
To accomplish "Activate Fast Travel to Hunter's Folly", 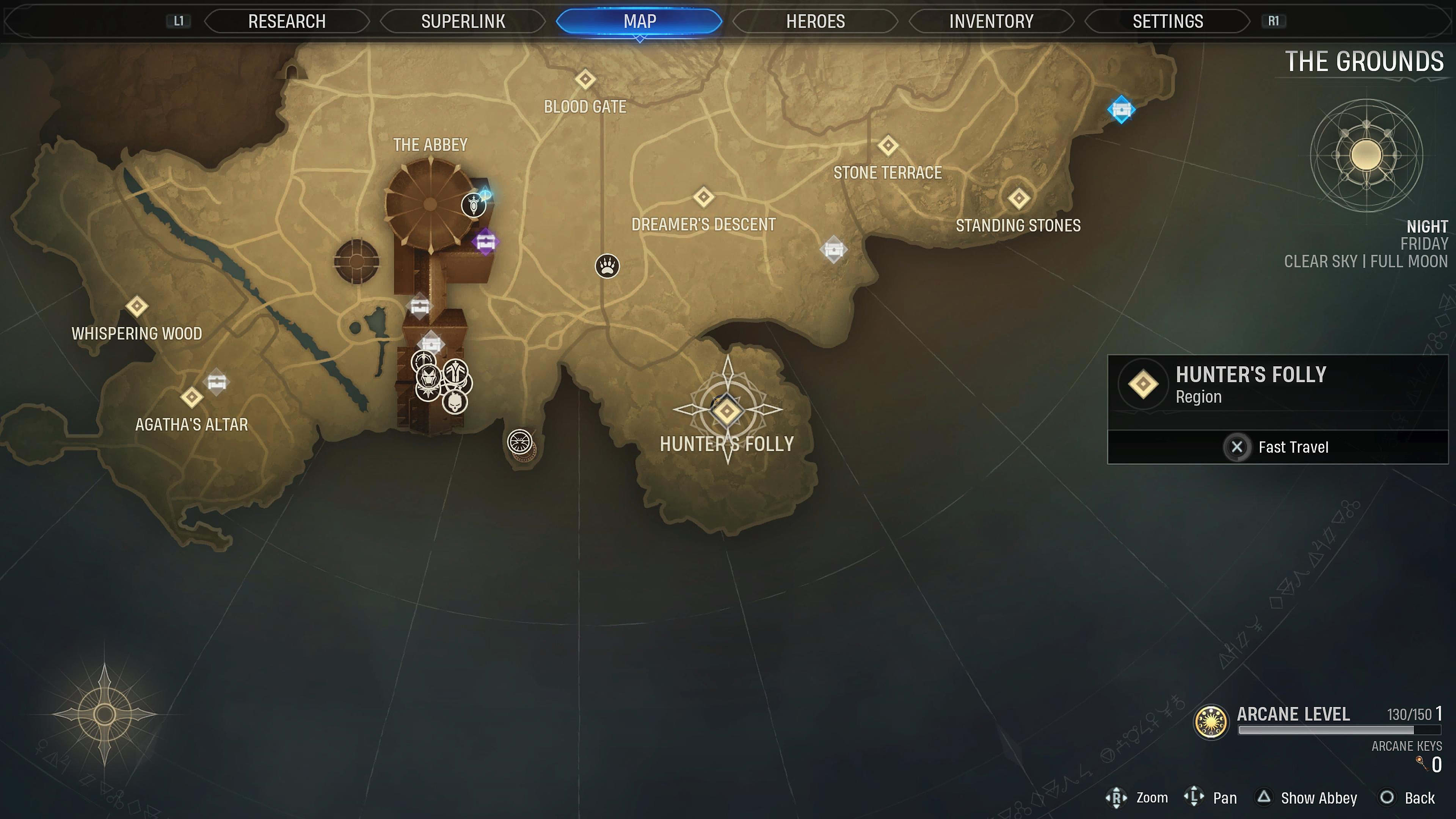I will pyautogui.click(x=1277, y=447).
